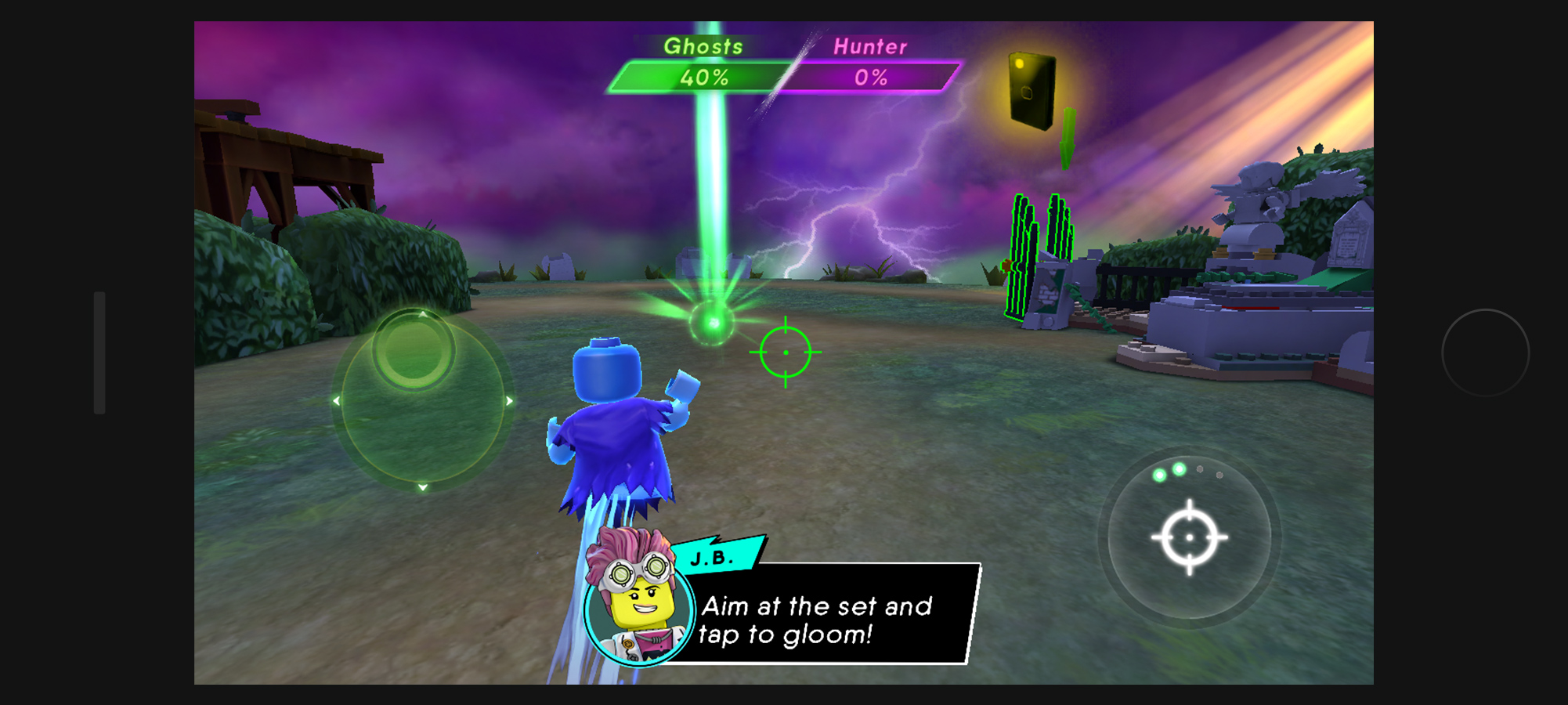Touch the green virtual joystick thumb

click(414, 349)
